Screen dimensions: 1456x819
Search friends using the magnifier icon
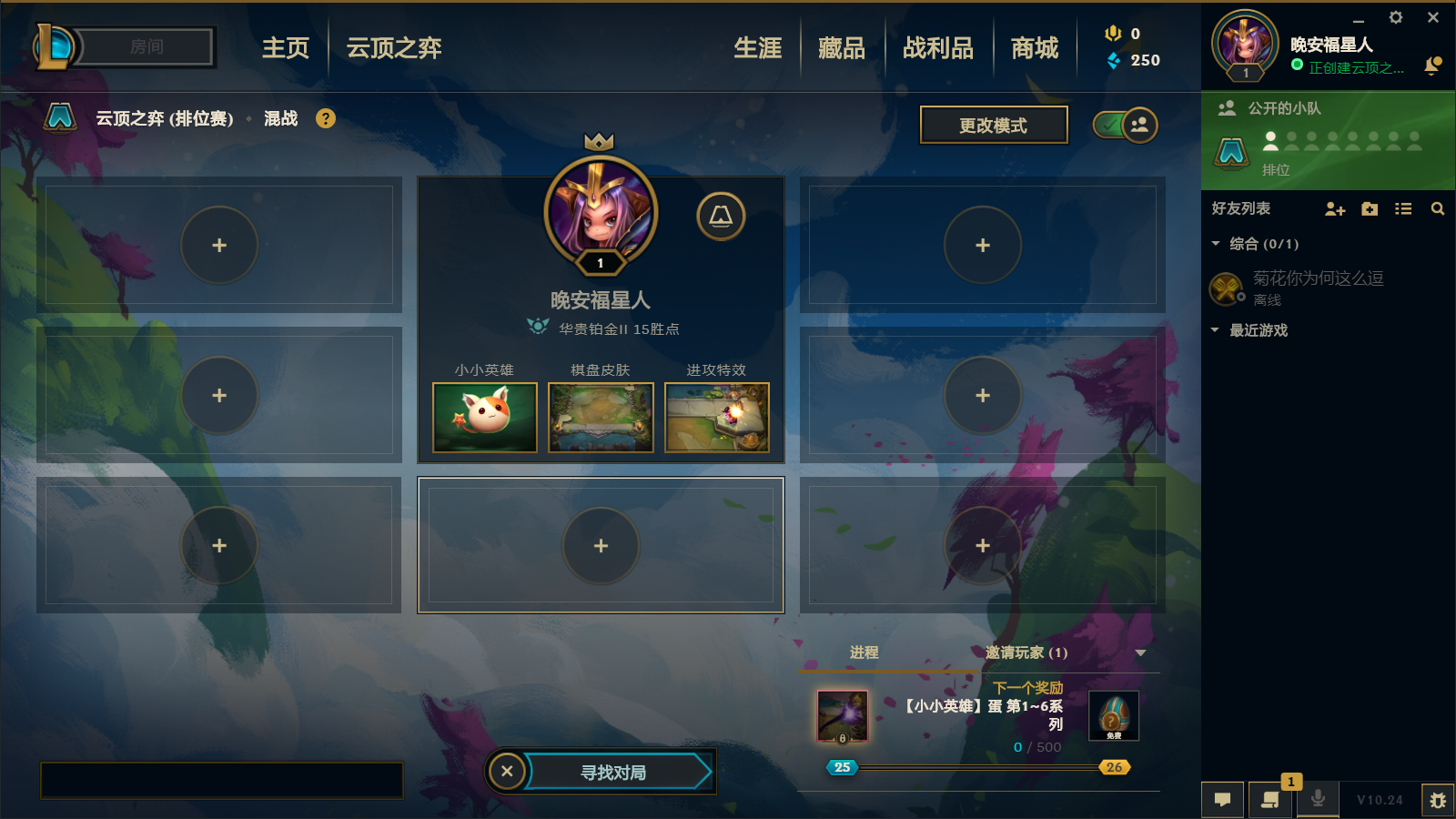[x=1438, y=208]
